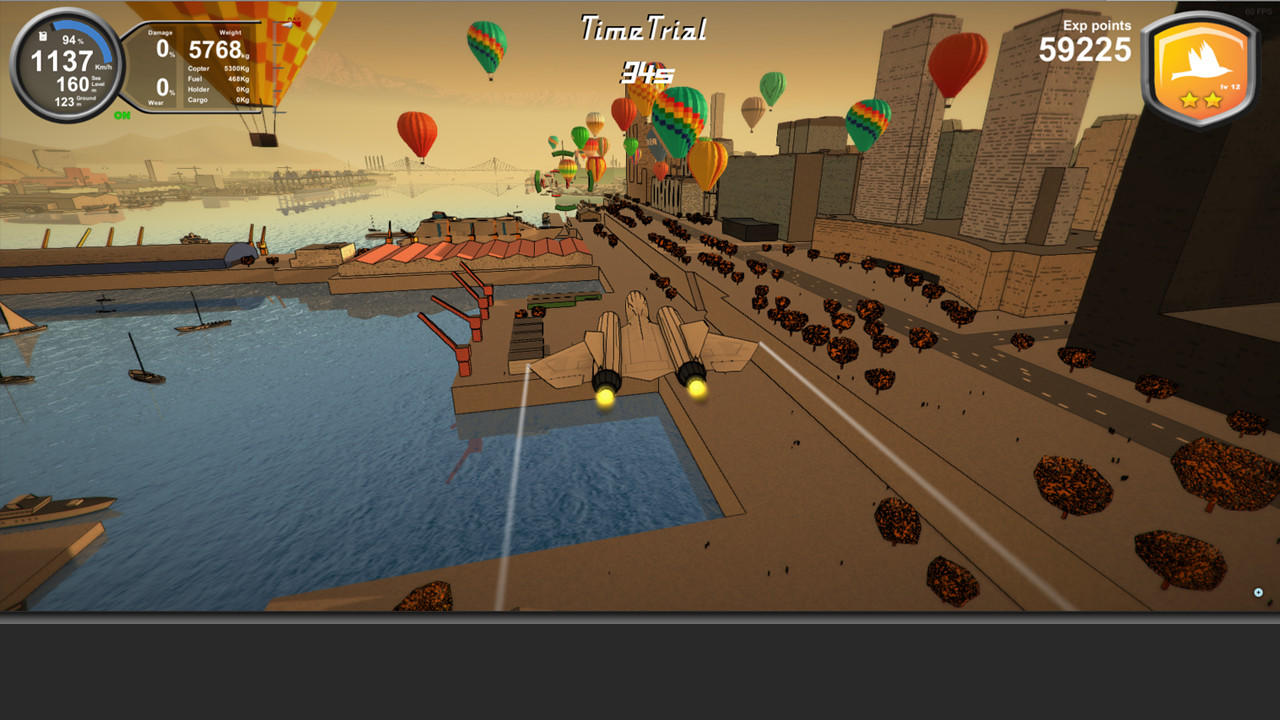1280x720 pixels.
Task: Click the small crosshair marker near bottom right
Action: [x=1258, y=592]
